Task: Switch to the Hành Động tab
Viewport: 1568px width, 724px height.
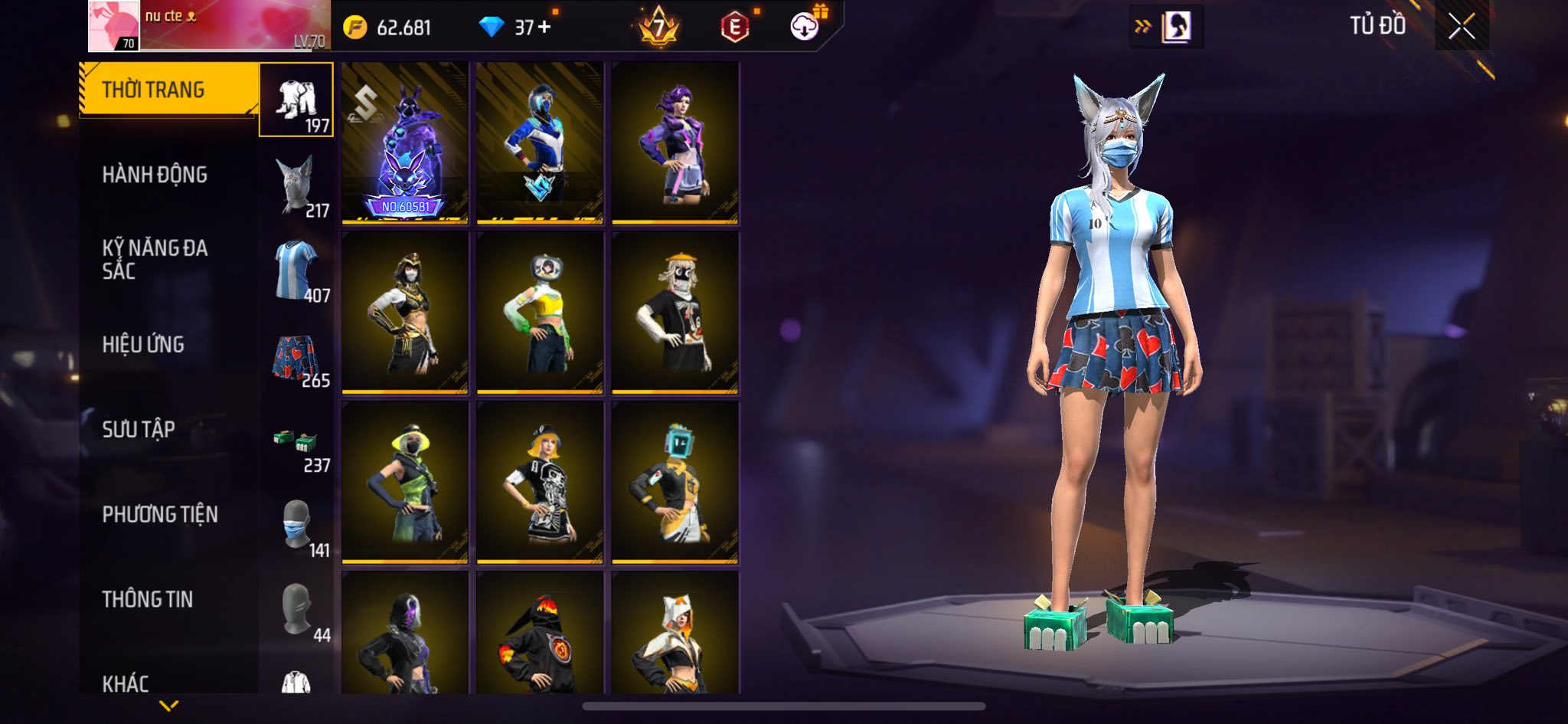Action: 155,175
